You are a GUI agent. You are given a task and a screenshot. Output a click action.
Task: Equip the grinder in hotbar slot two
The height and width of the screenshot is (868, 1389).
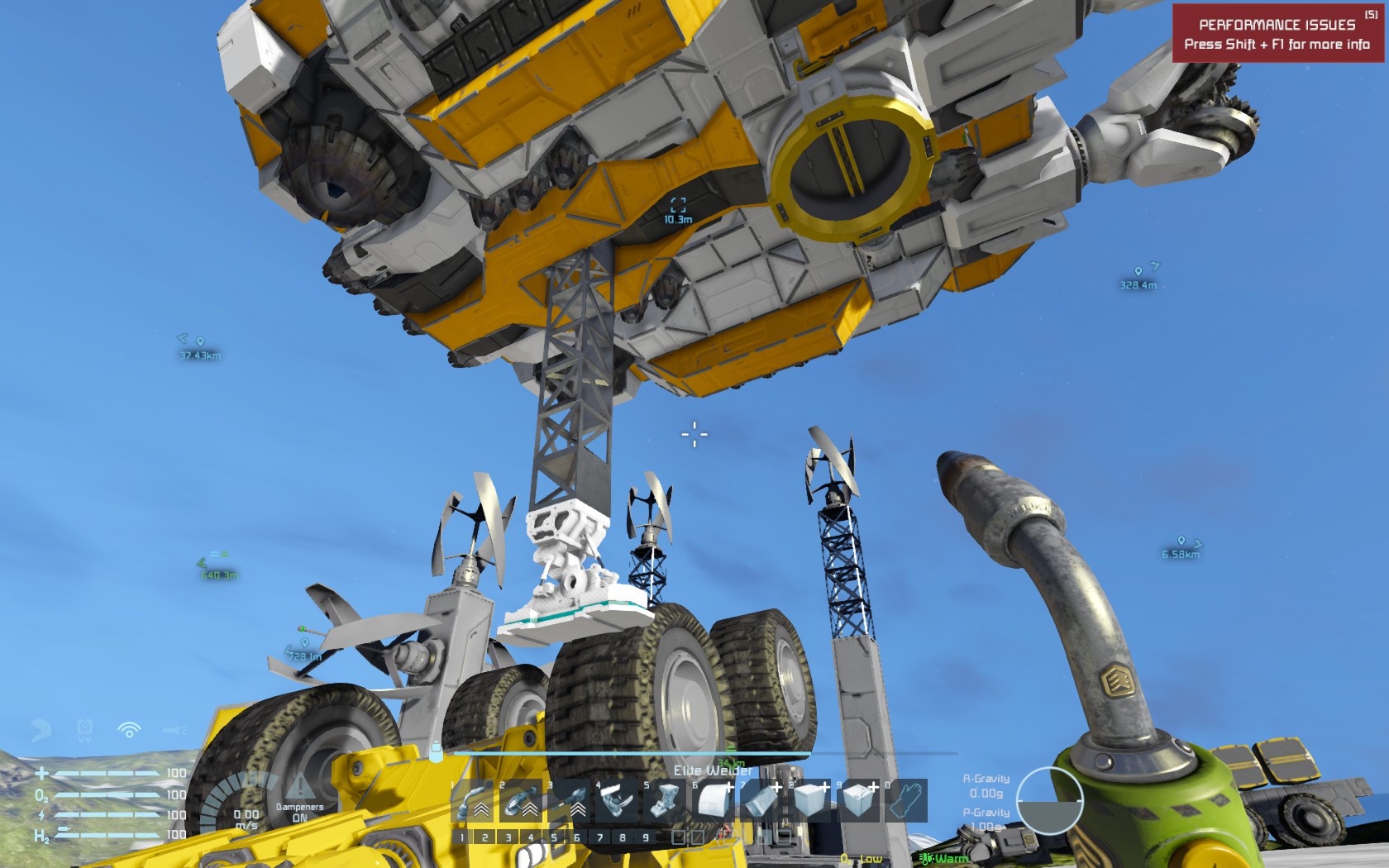point(521,802)
